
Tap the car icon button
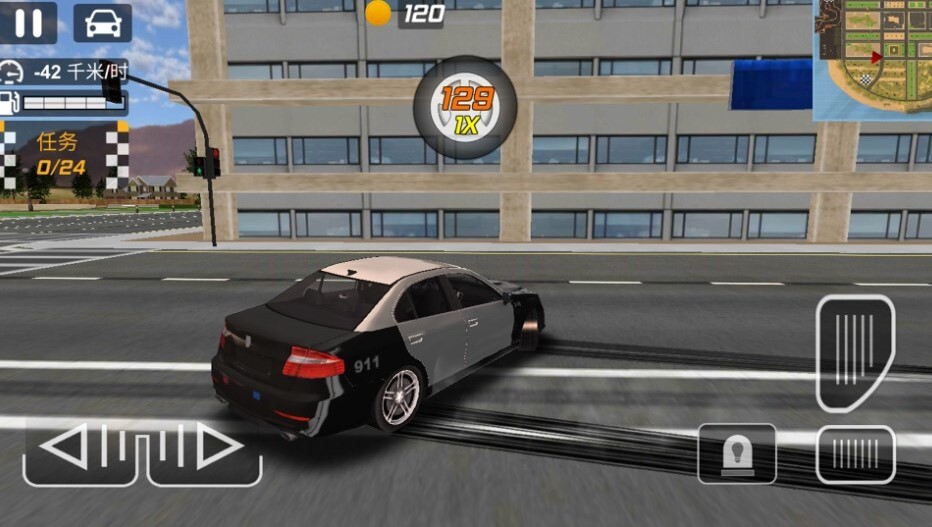tap(102, 23)
